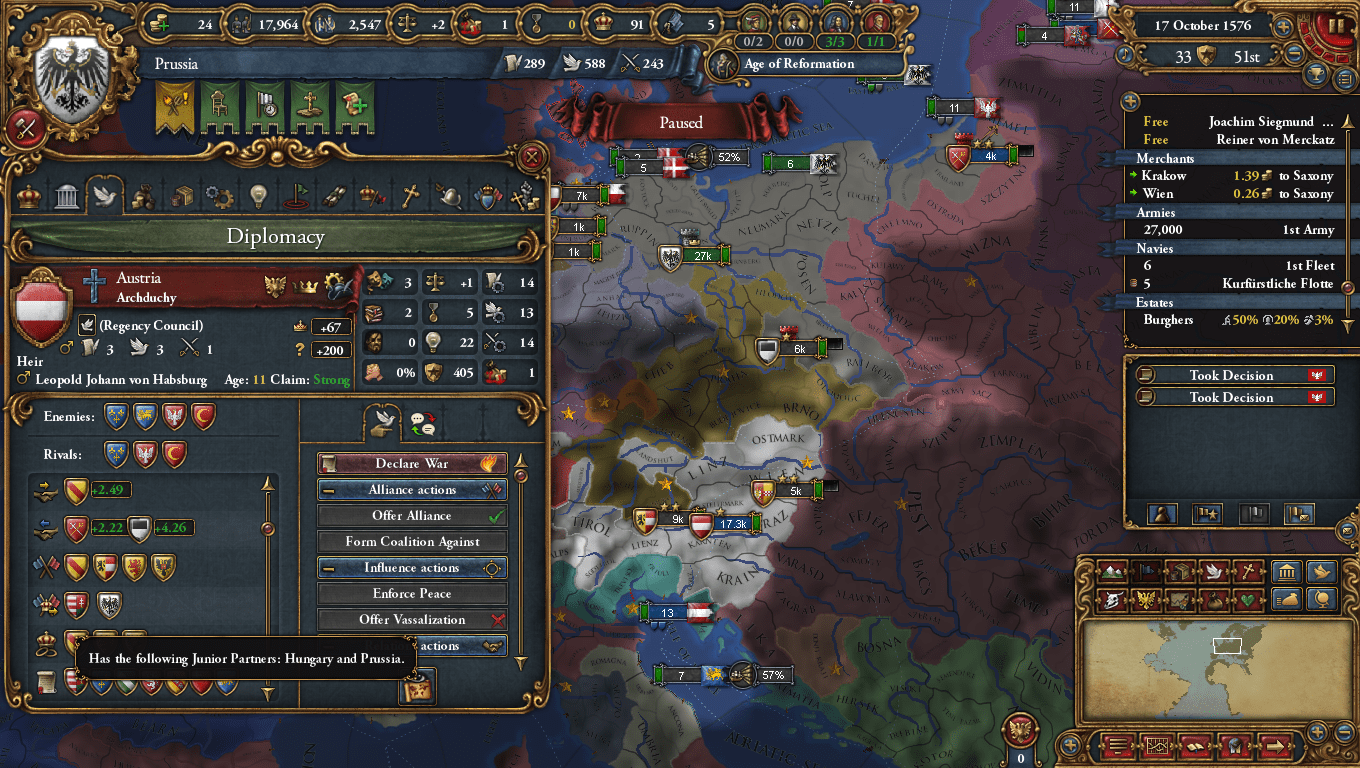Expand the Influence actions category
This screenshot has height=768, width=1360.
[412, 567]
